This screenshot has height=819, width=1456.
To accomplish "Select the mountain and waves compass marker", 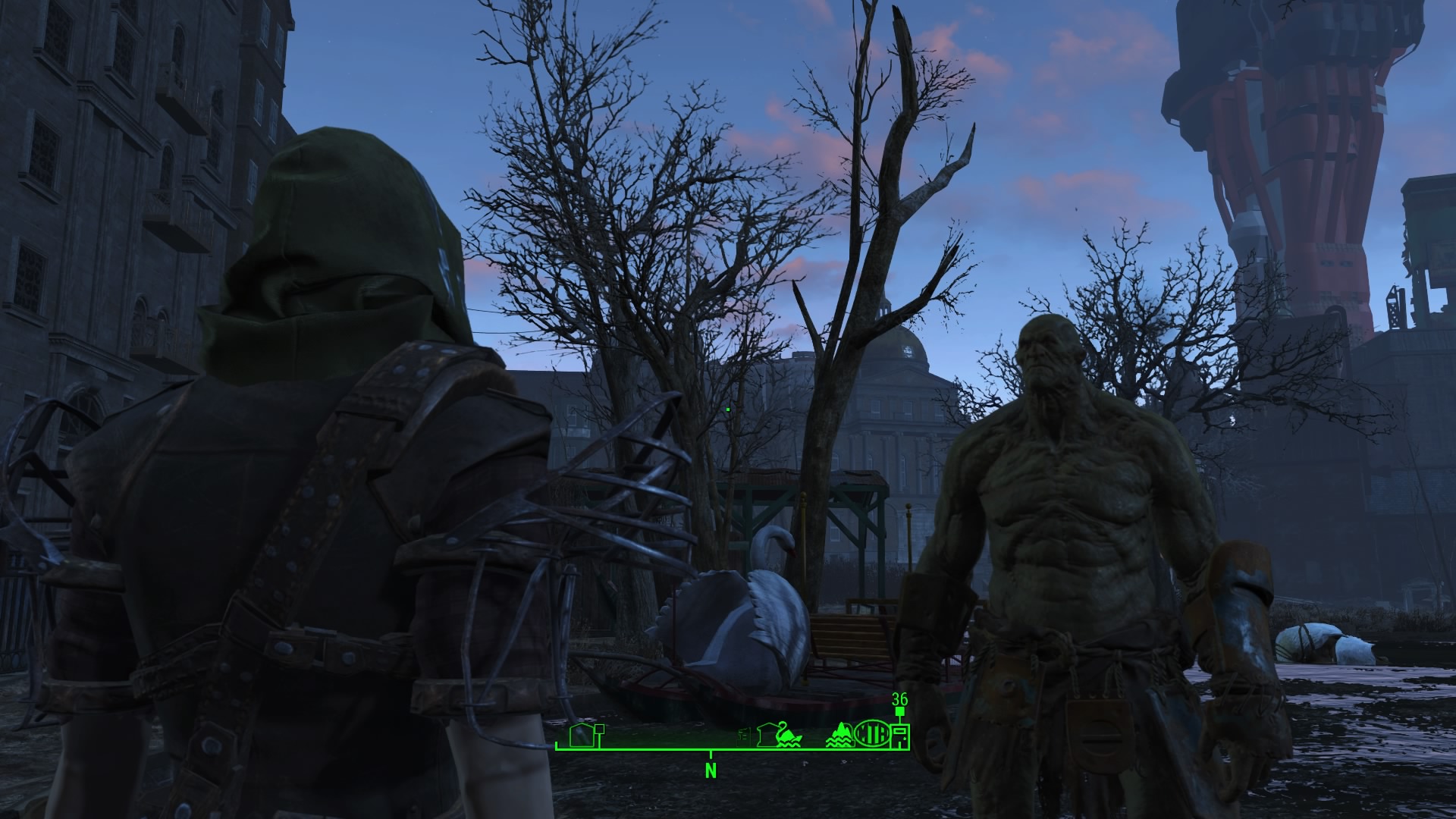I will 839,737.
